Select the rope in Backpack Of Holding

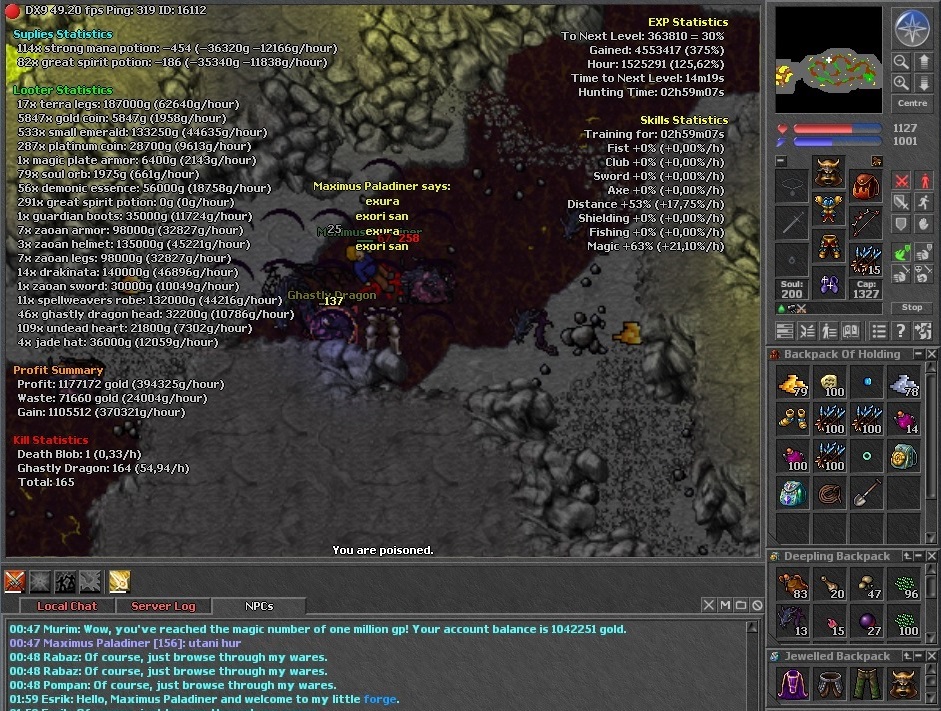(830, 492)
